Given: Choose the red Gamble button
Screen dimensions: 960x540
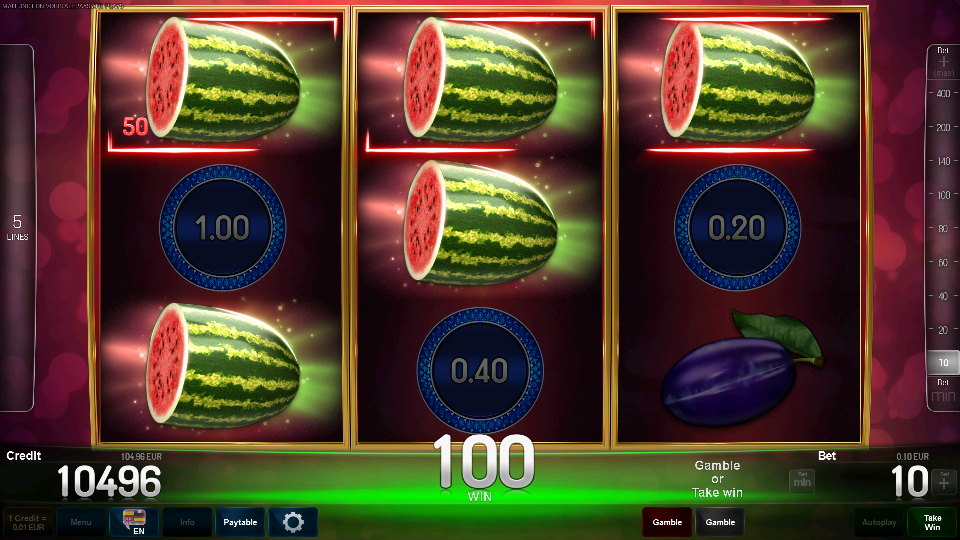Looking at the screenshot, I should (x=667, y=522).
